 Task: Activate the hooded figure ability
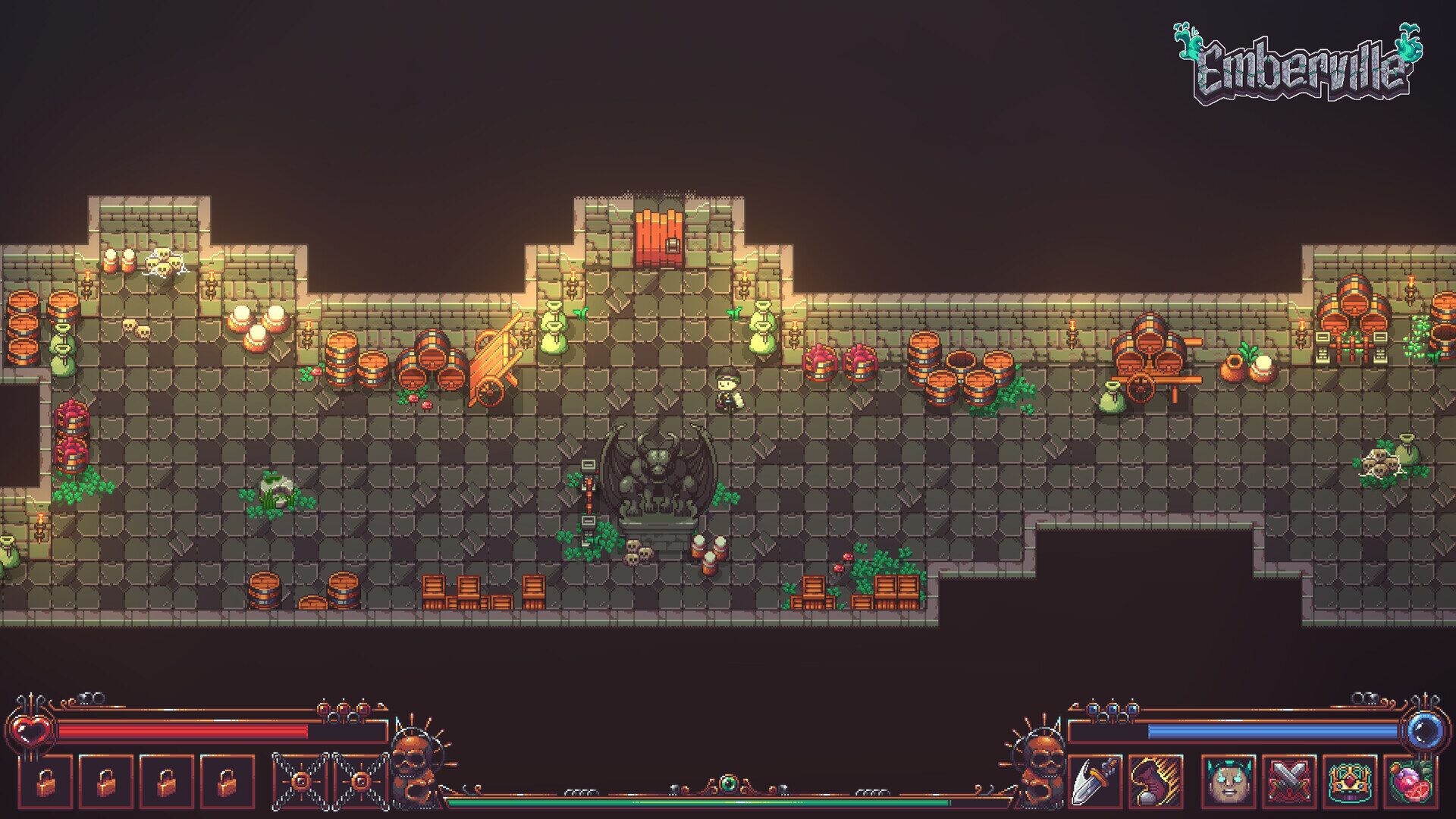(1155, 781)
